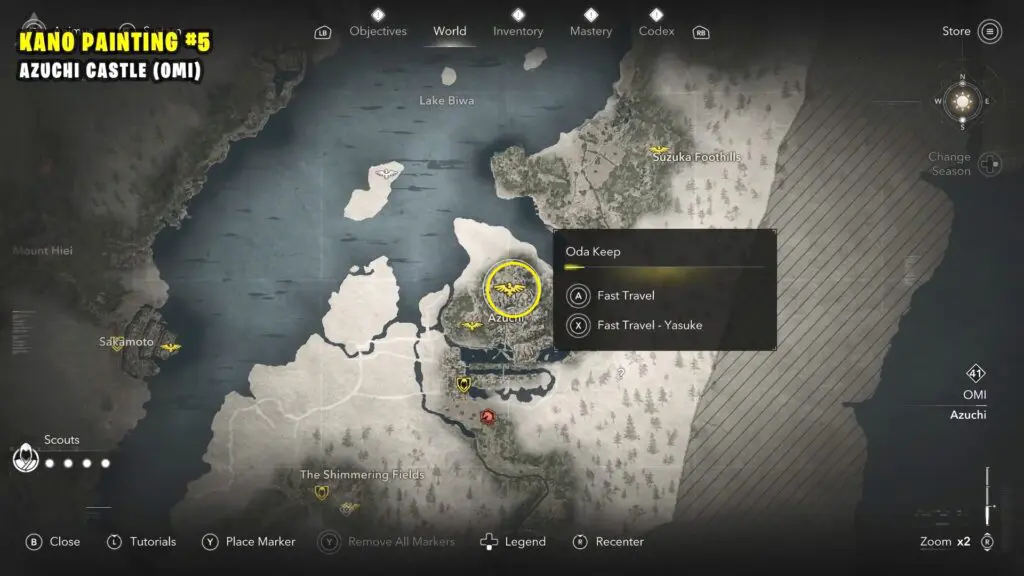Click the Sakamoto fast travel marker
The width and height of the screenshot is (1024, 576).
pyautogui.click(x=171, y=347)
